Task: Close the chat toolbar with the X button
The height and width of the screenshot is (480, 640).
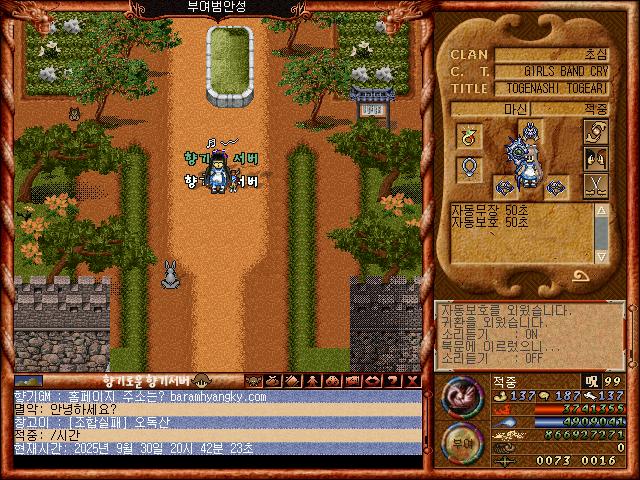Action: [x=412, y=381]
